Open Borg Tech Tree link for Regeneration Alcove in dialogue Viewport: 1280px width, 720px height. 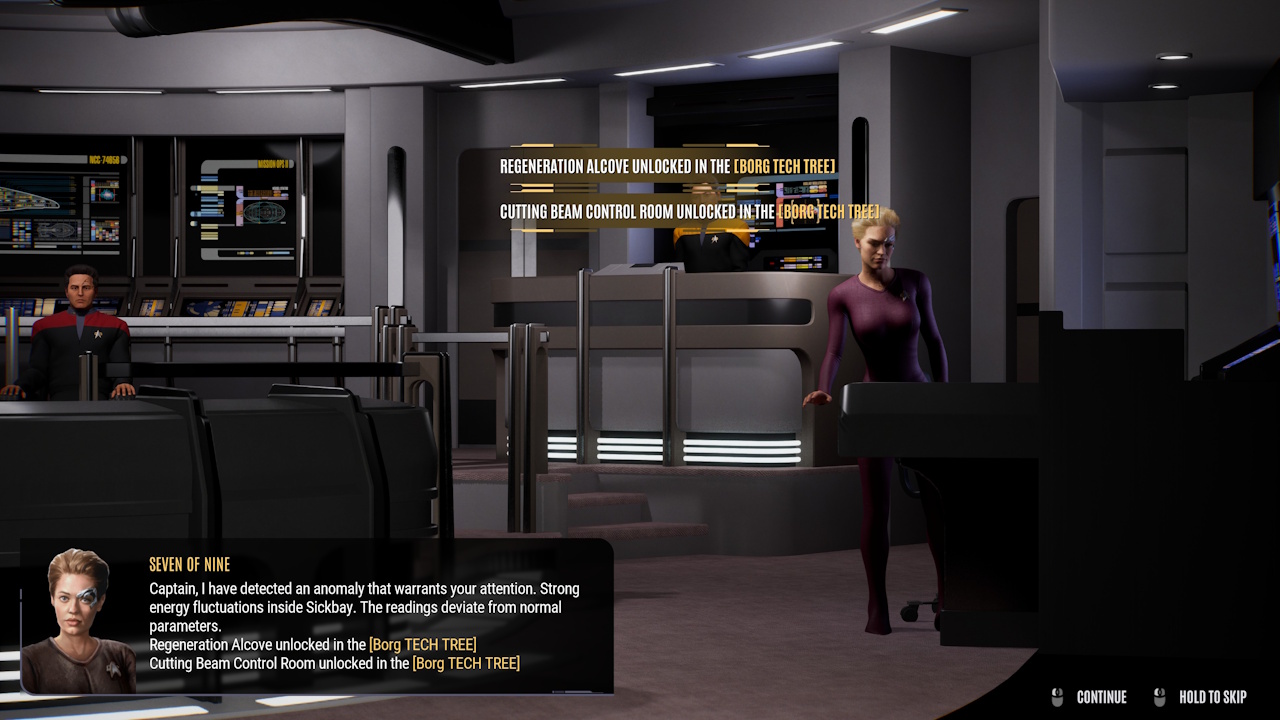422,645
